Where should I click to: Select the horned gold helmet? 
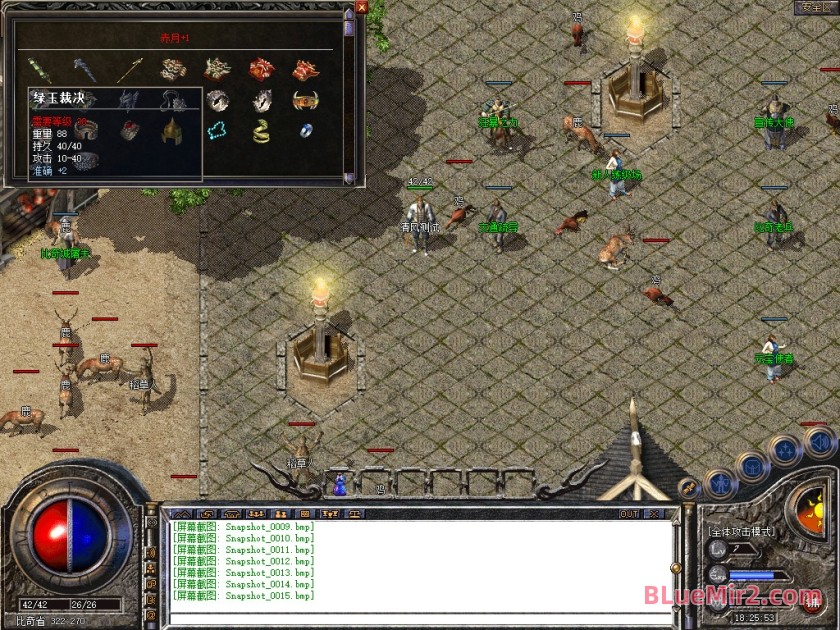(305, 100)
